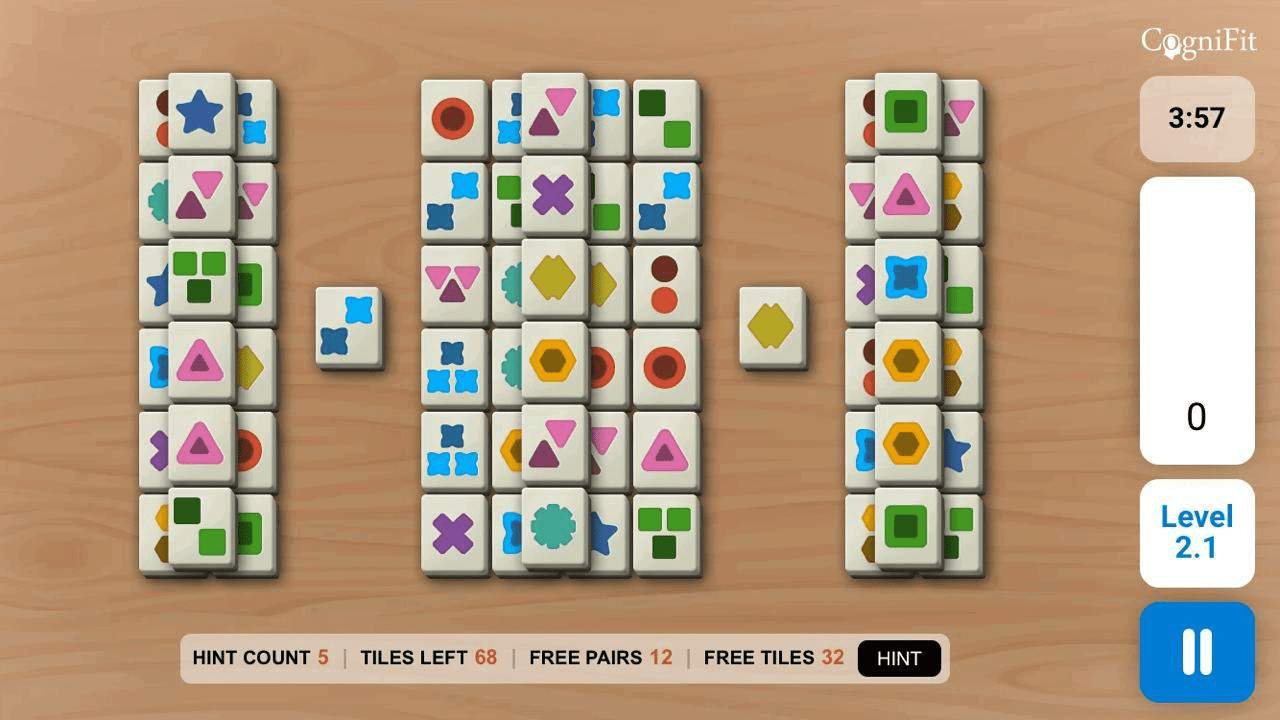This screenshot has width=1280, height=720.
Task: Select the fully visible blue star tile
Action: tap(202, 112)
